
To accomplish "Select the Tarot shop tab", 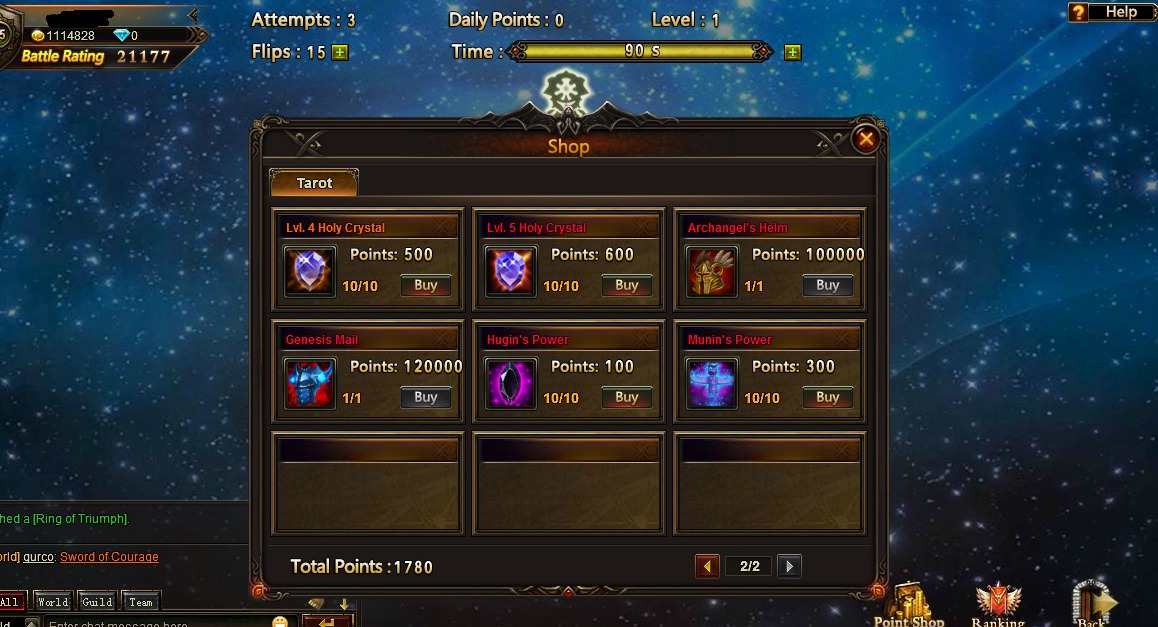I will coord(314,183).
